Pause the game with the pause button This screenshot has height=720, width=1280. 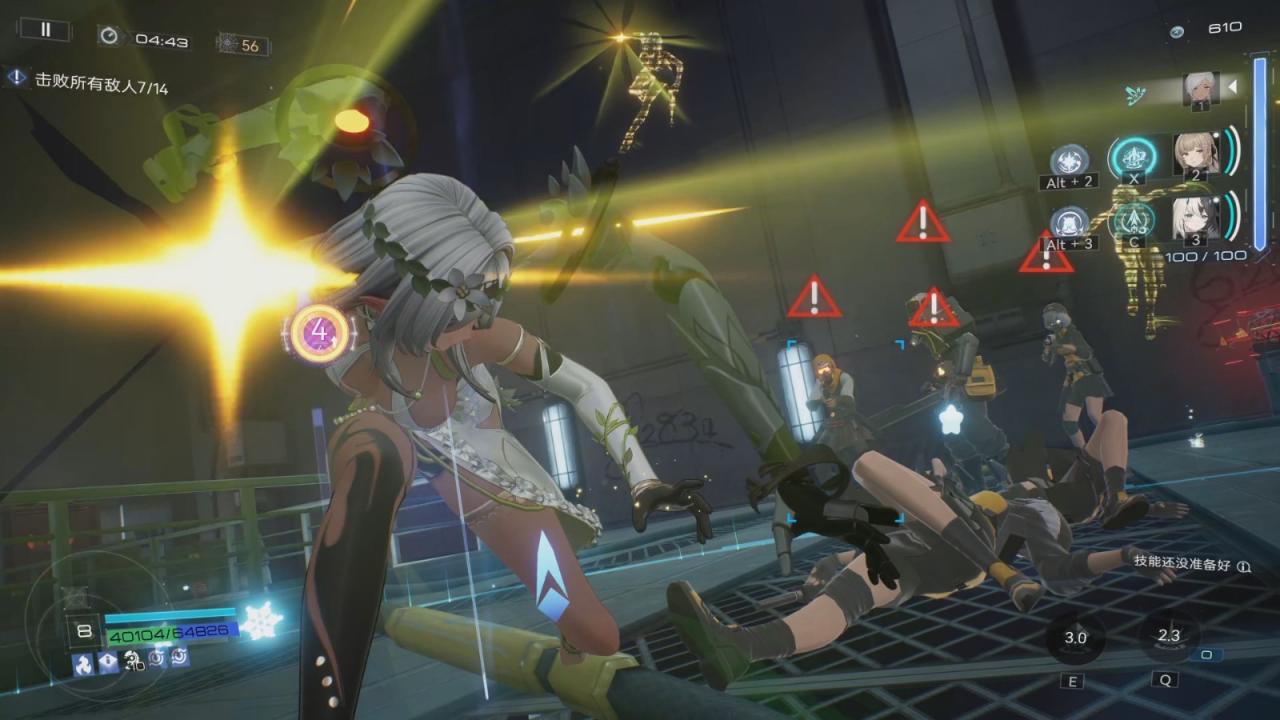45,30
